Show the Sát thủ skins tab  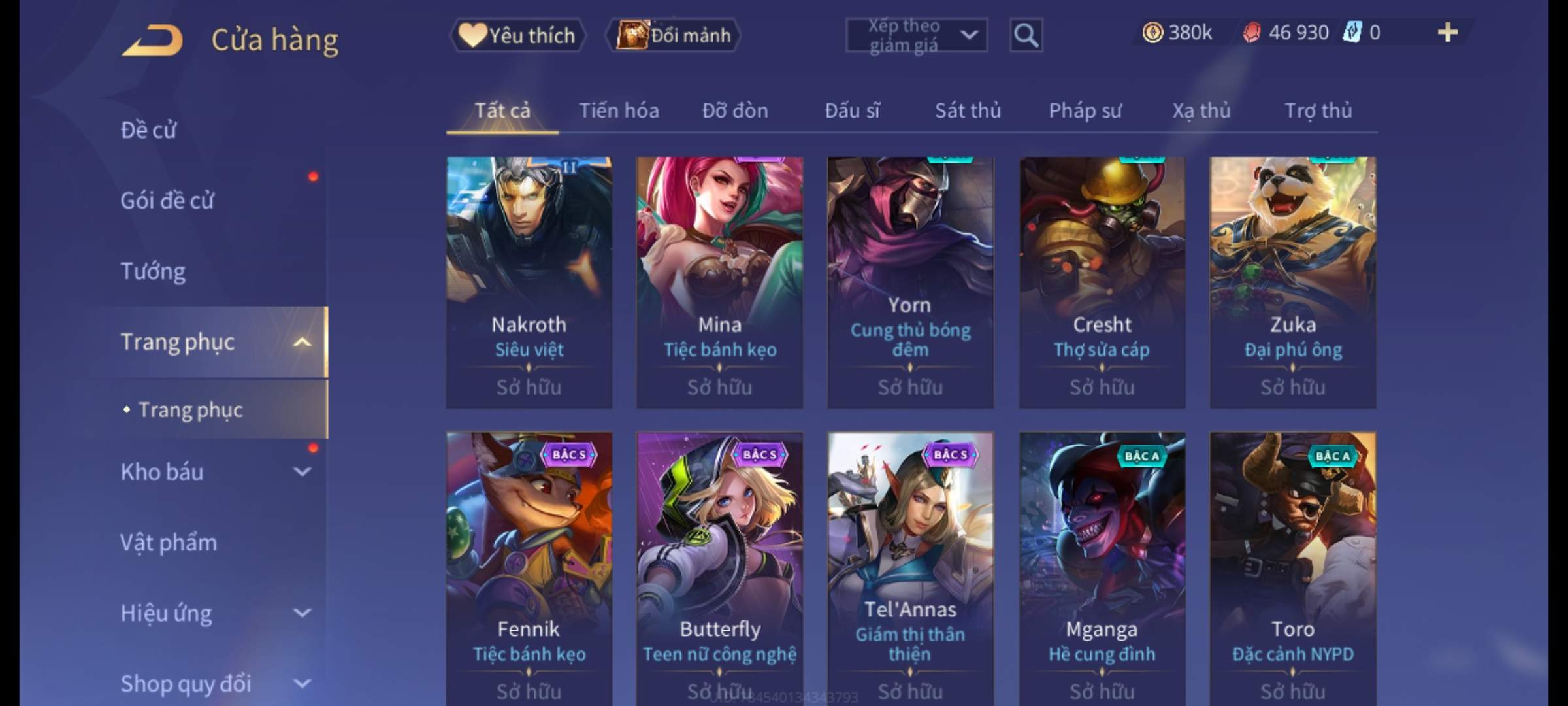[968, 110]
